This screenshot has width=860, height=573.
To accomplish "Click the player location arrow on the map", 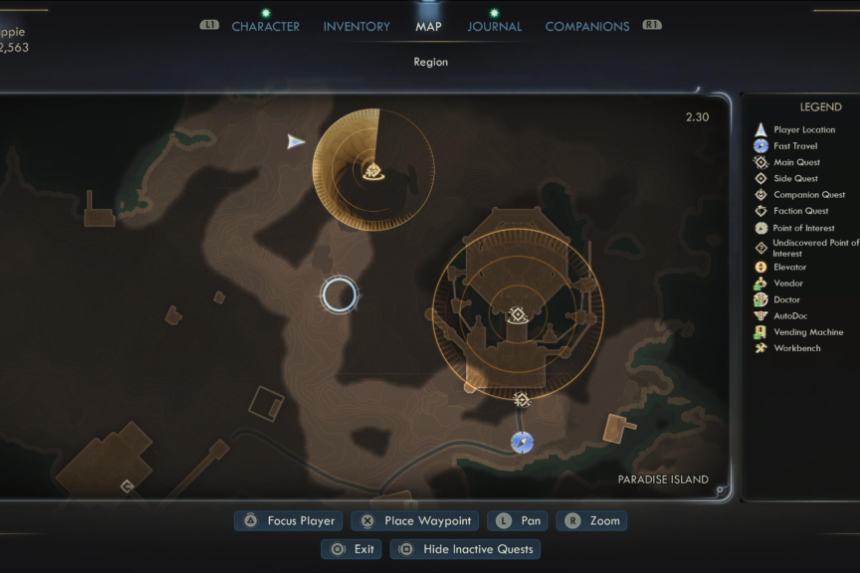I will click(x=296, y=142).
